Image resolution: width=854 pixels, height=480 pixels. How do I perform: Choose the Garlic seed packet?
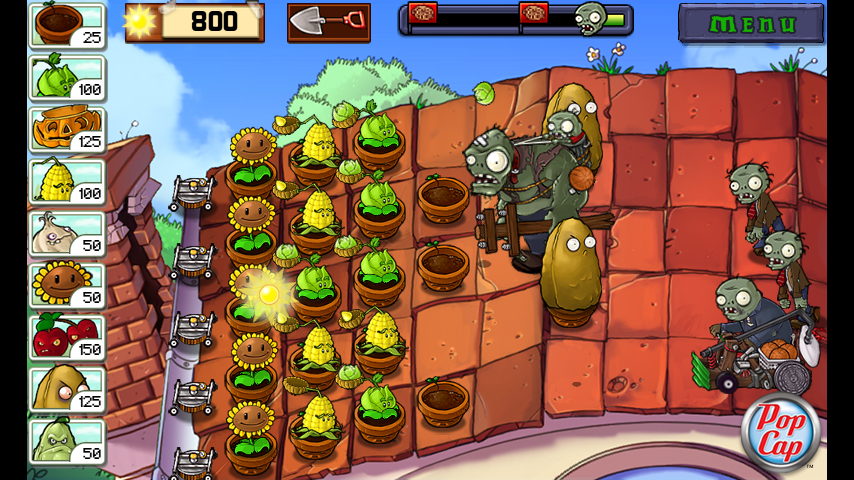[x=67, y=234]
